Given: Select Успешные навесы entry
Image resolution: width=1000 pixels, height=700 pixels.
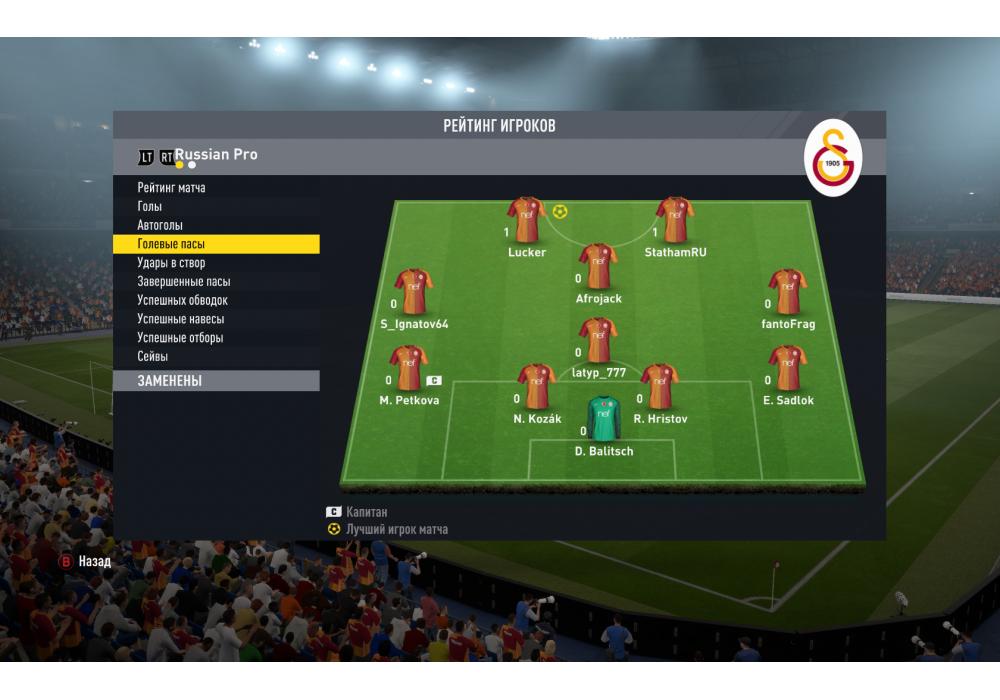Looking at the screenshot, I should pyautogui.click(x=180, y=319).
